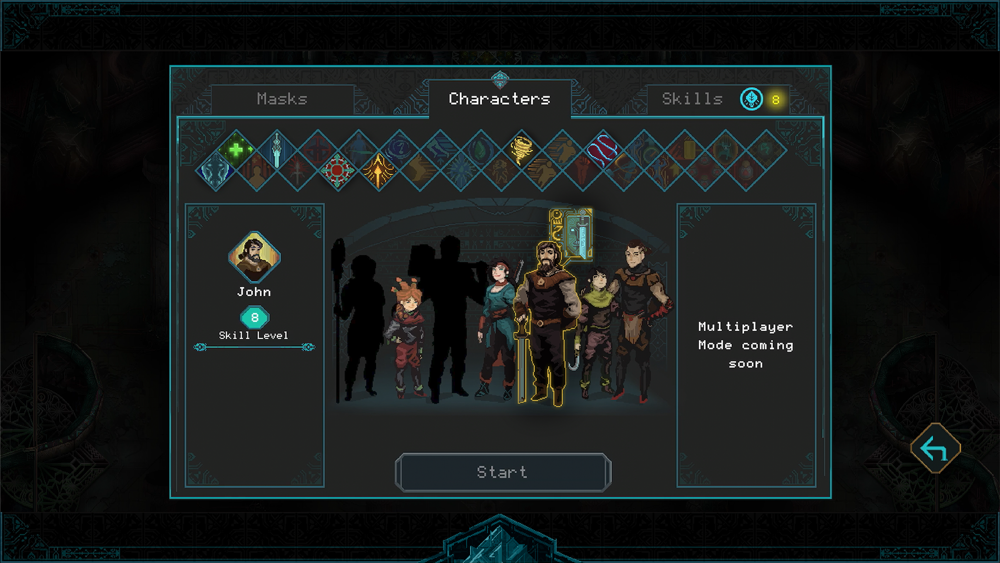Image resolution: width=1000 pixels, height=563 pixels.
Task: Pick the yellow tornado skill icon
Action: 521,150
